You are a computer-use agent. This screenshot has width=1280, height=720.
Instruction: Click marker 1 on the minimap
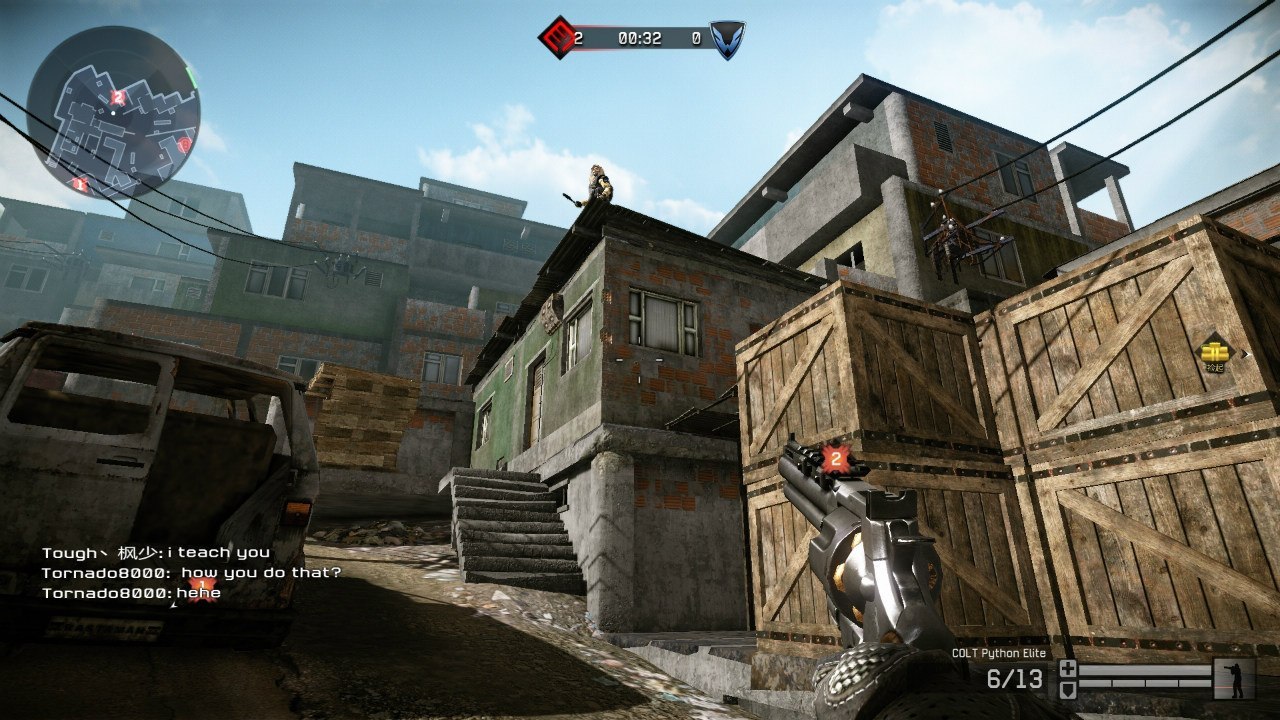coord(80,184)
